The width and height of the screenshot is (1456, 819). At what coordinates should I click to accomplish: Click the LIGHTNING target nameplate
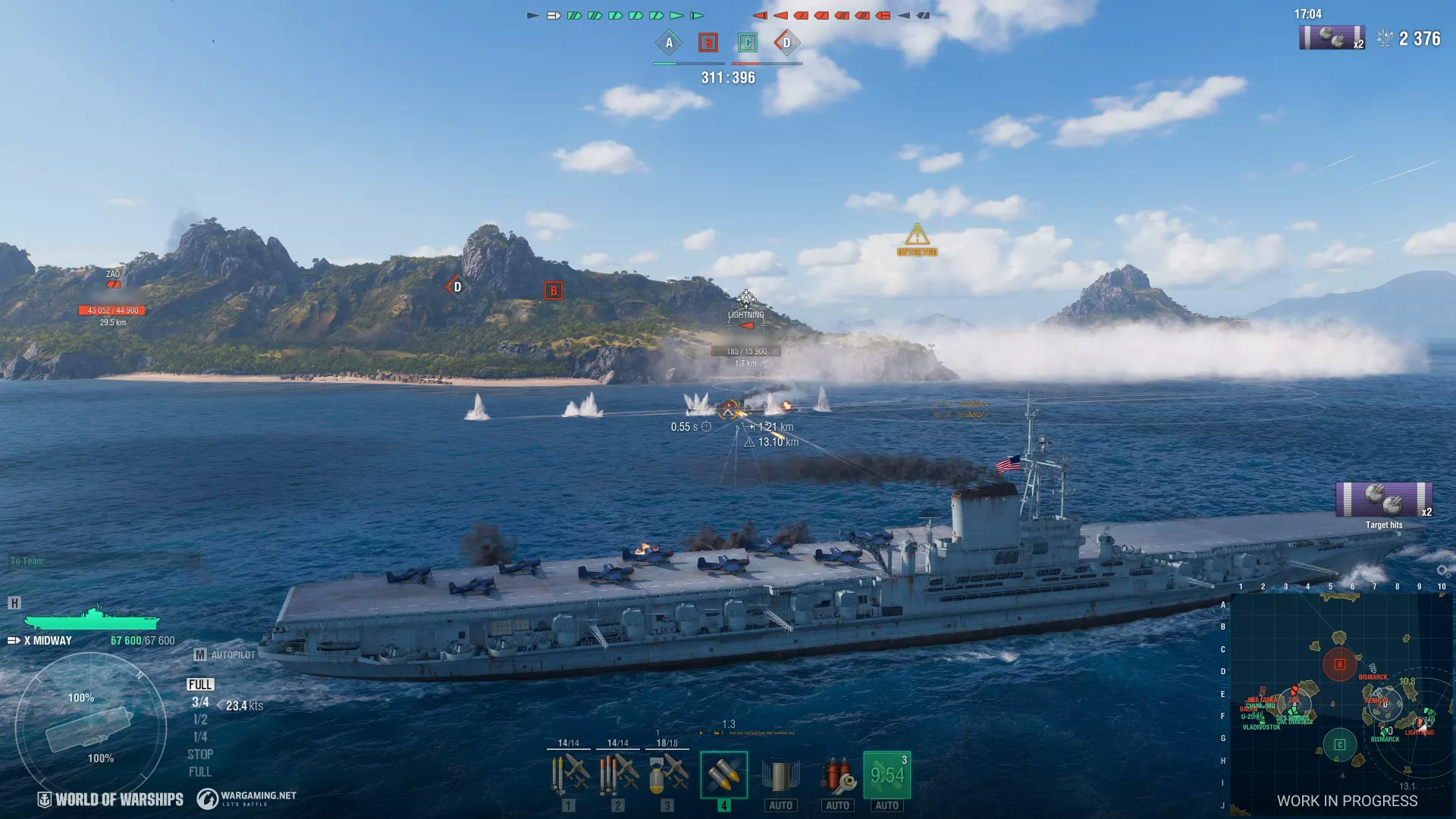click(746, 312)
